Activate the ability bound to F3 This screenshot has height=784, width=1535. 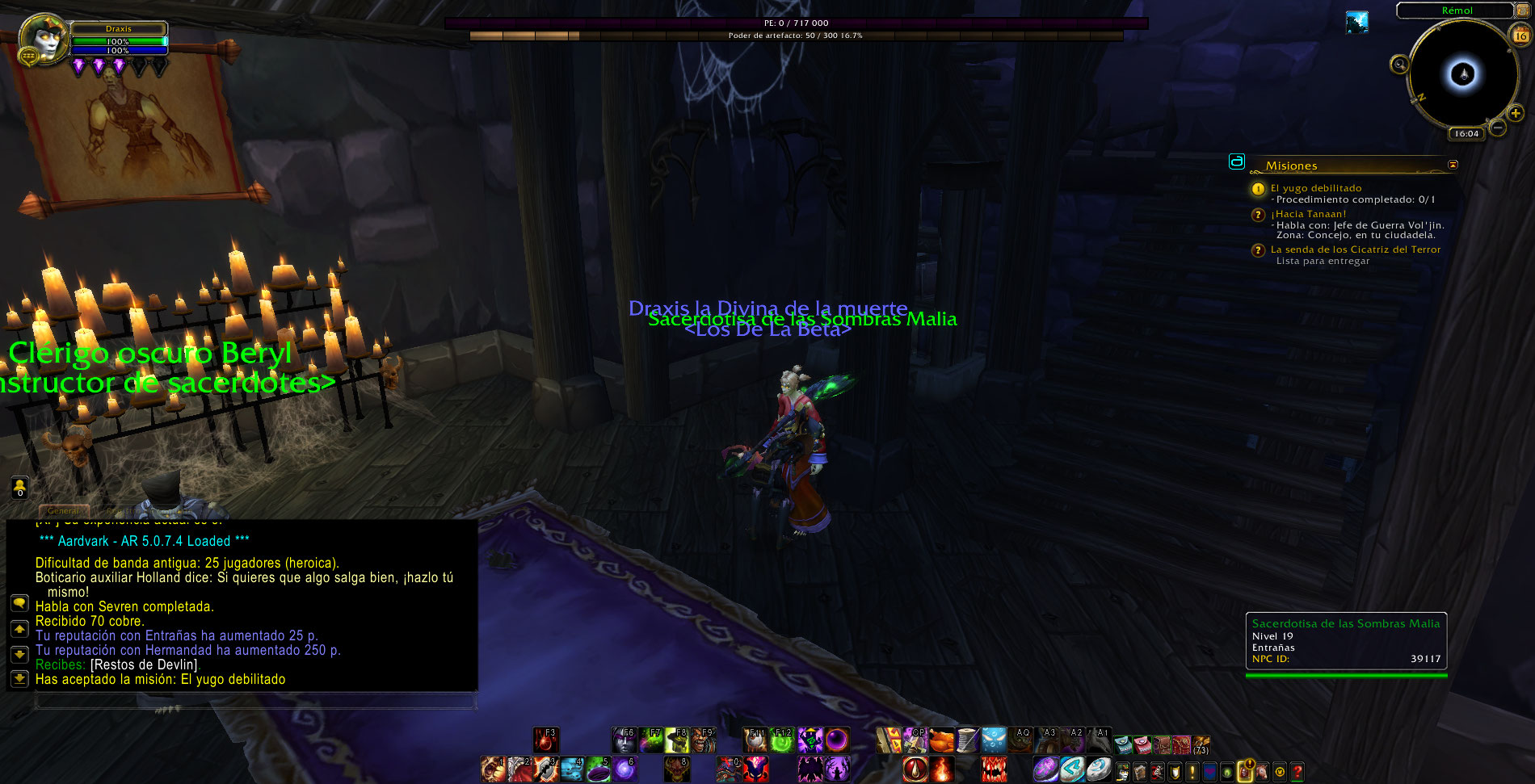click(x=546, y=740)
